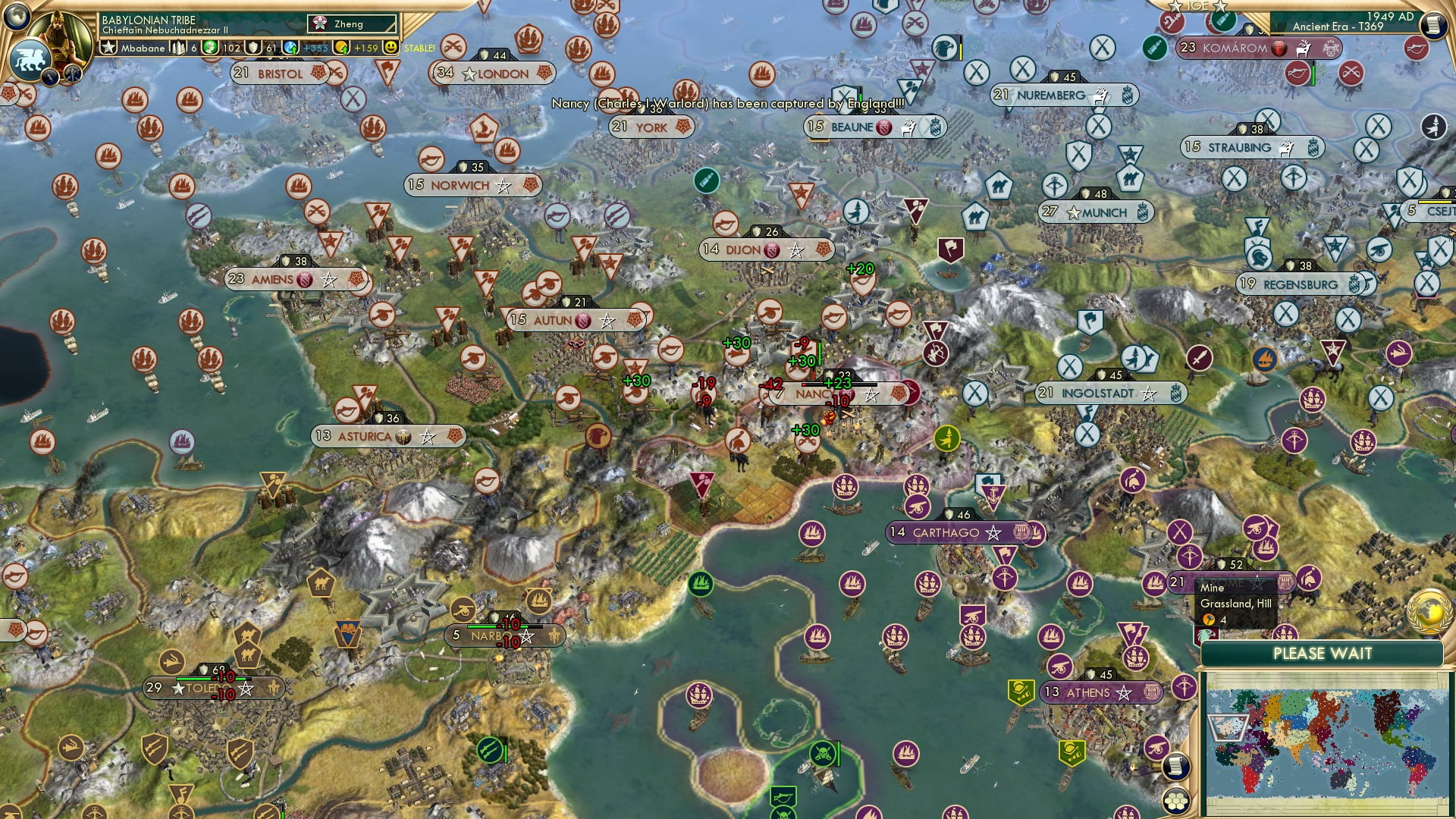Click the Please Wait turn button

[x=1322, y=654]
